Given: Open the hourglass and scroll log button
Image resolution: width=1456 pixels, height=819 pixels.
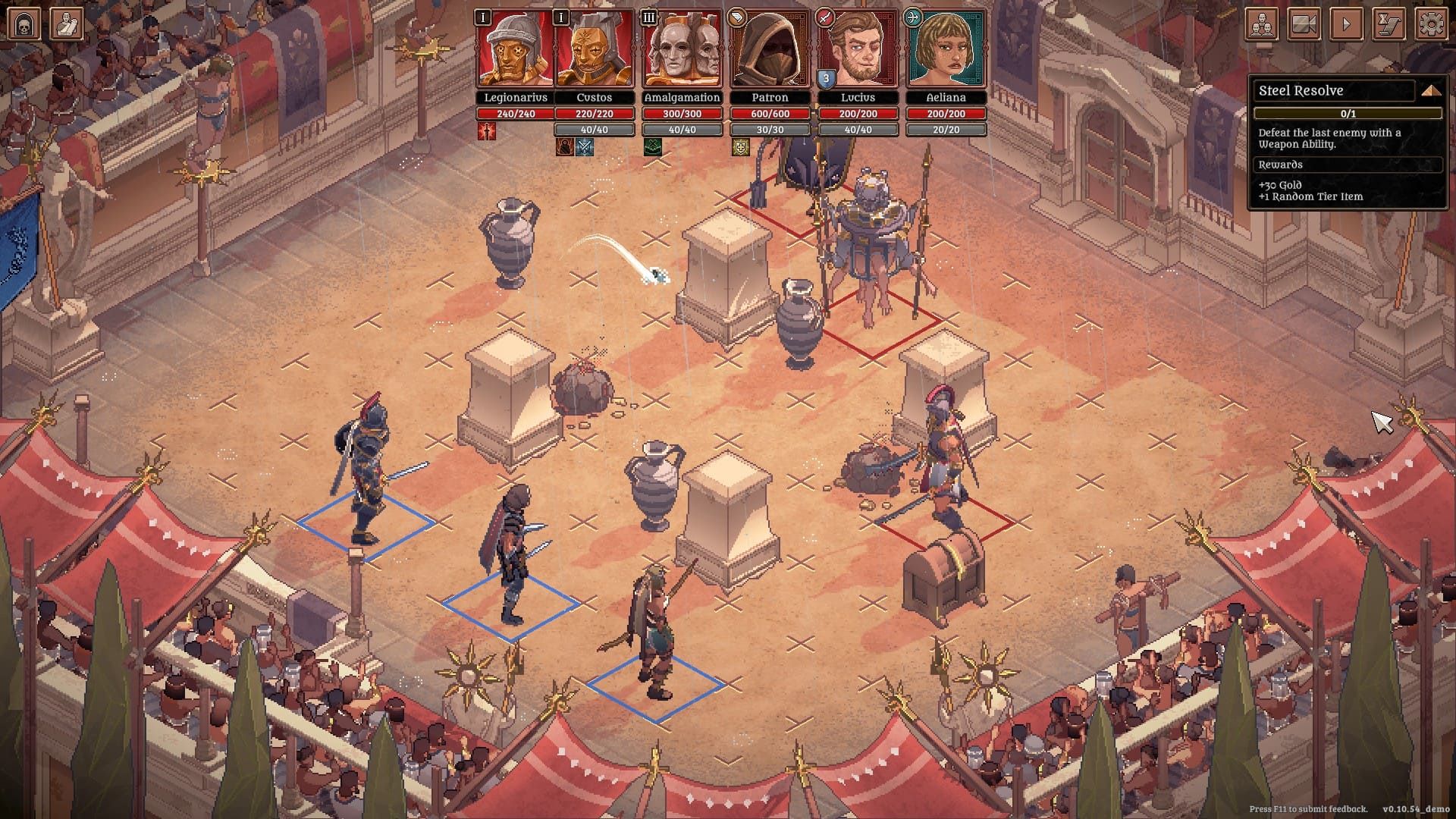Looking at the screenshot, I should pos(1389,24).
